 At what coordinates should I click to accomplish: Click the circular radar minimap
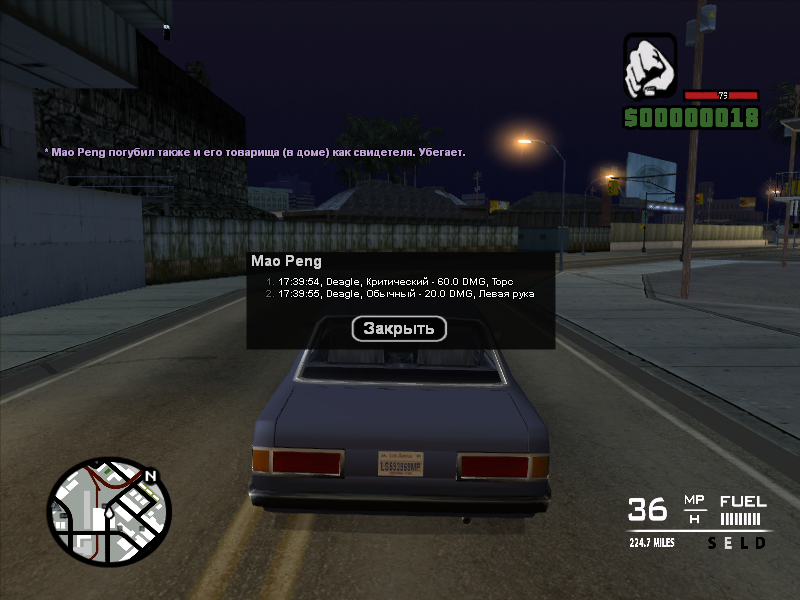[108, 512]
